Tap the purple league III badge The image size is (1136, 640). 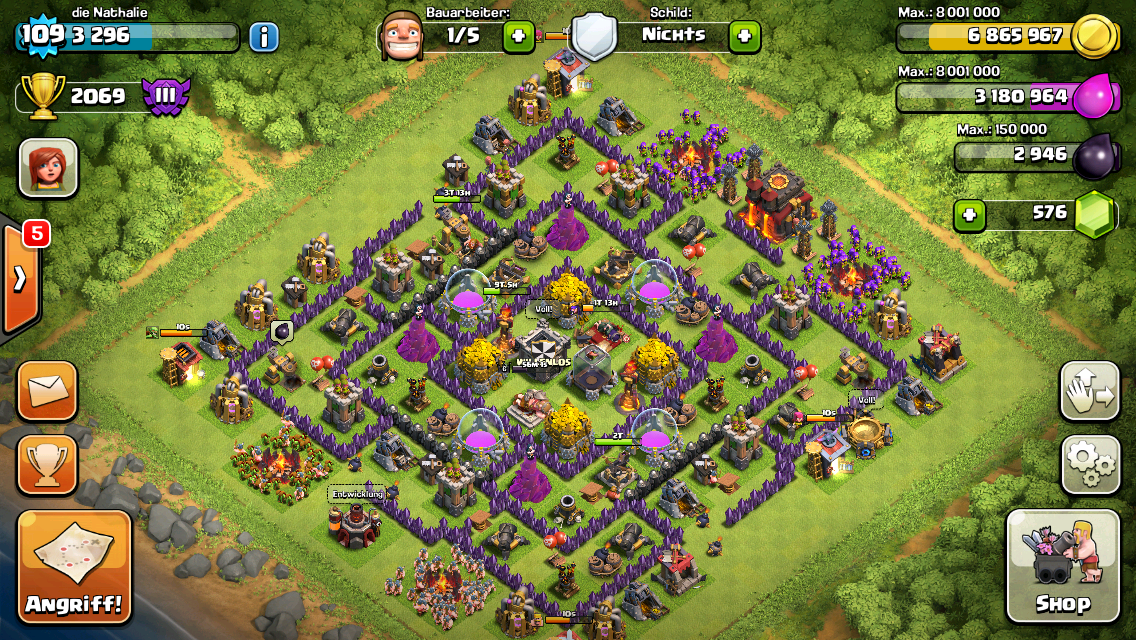[165, 96]
